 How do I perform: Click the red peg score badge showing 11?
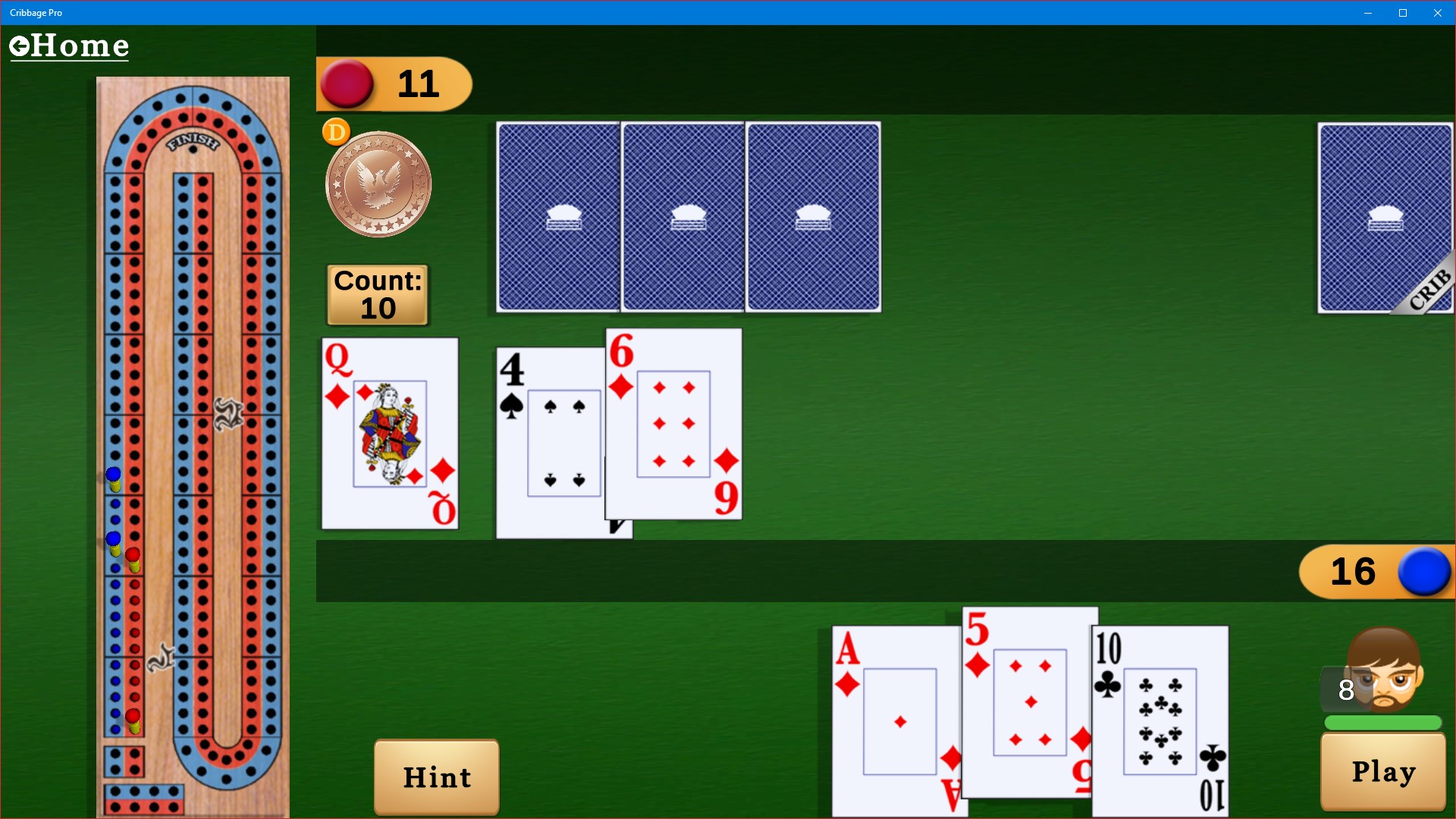tap(394, 84)
